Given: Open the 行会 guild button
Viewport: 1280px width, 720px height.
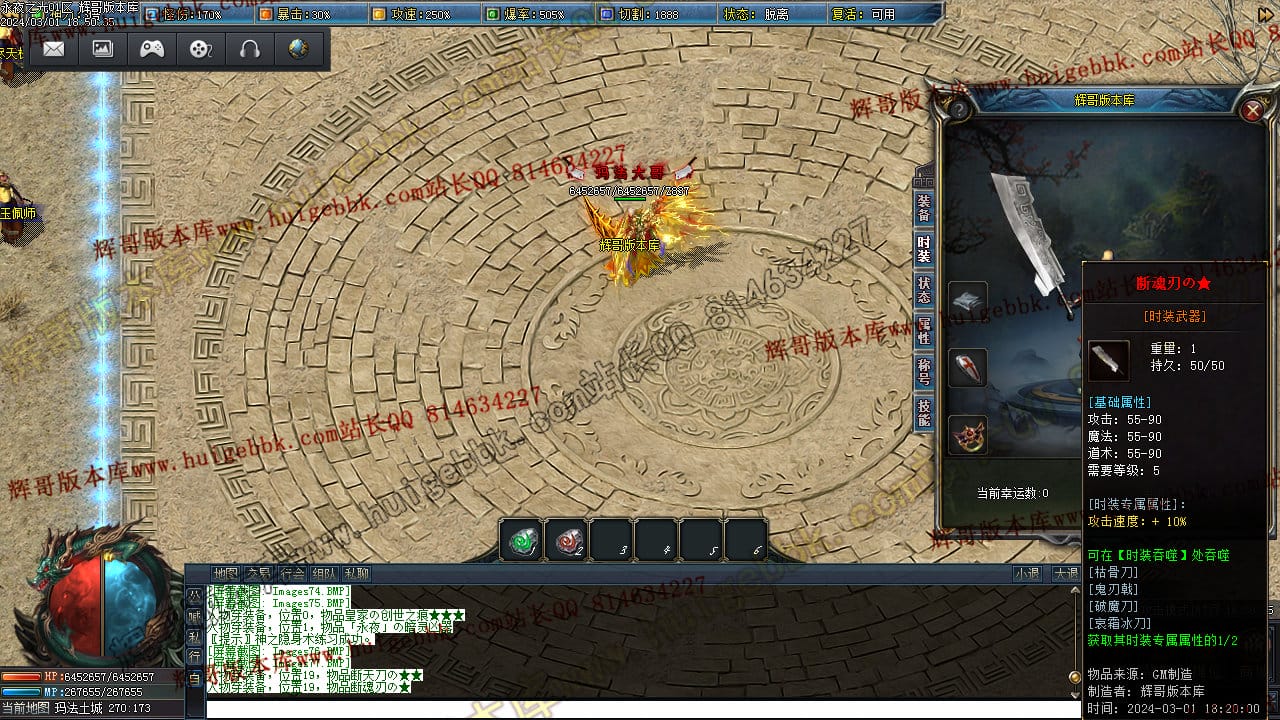Looking at the screenshot, I should (292, 574).
